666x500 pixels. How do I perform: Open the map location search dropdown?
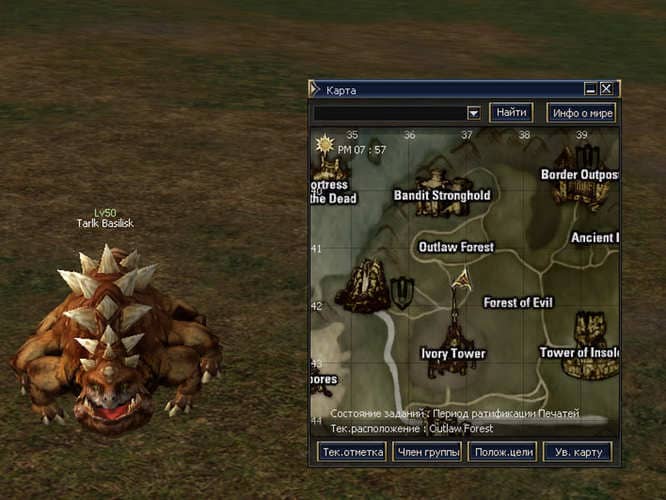coord(474,113)
